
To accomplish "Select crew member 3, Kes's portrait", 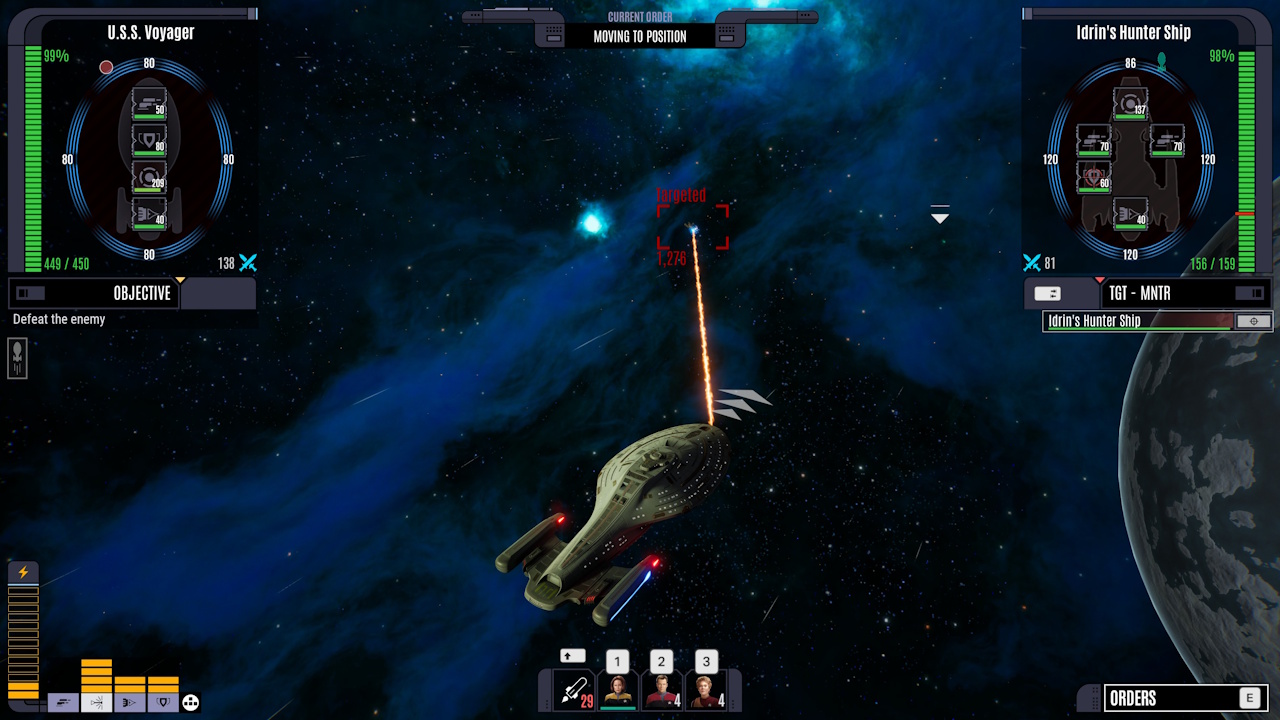I will coord(705,692).
